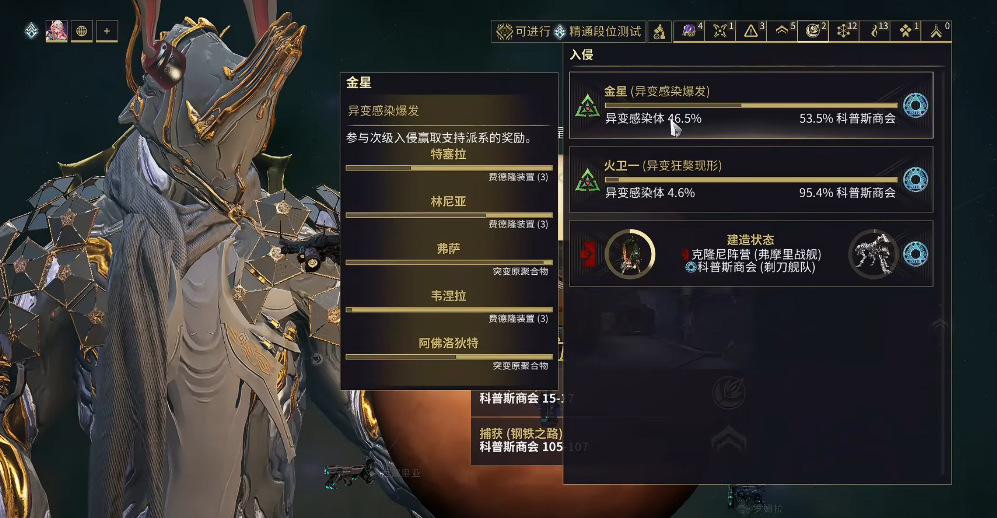Select the invasions tab with count 2
The image size is (997, 518).
click(x=813, y=31)
